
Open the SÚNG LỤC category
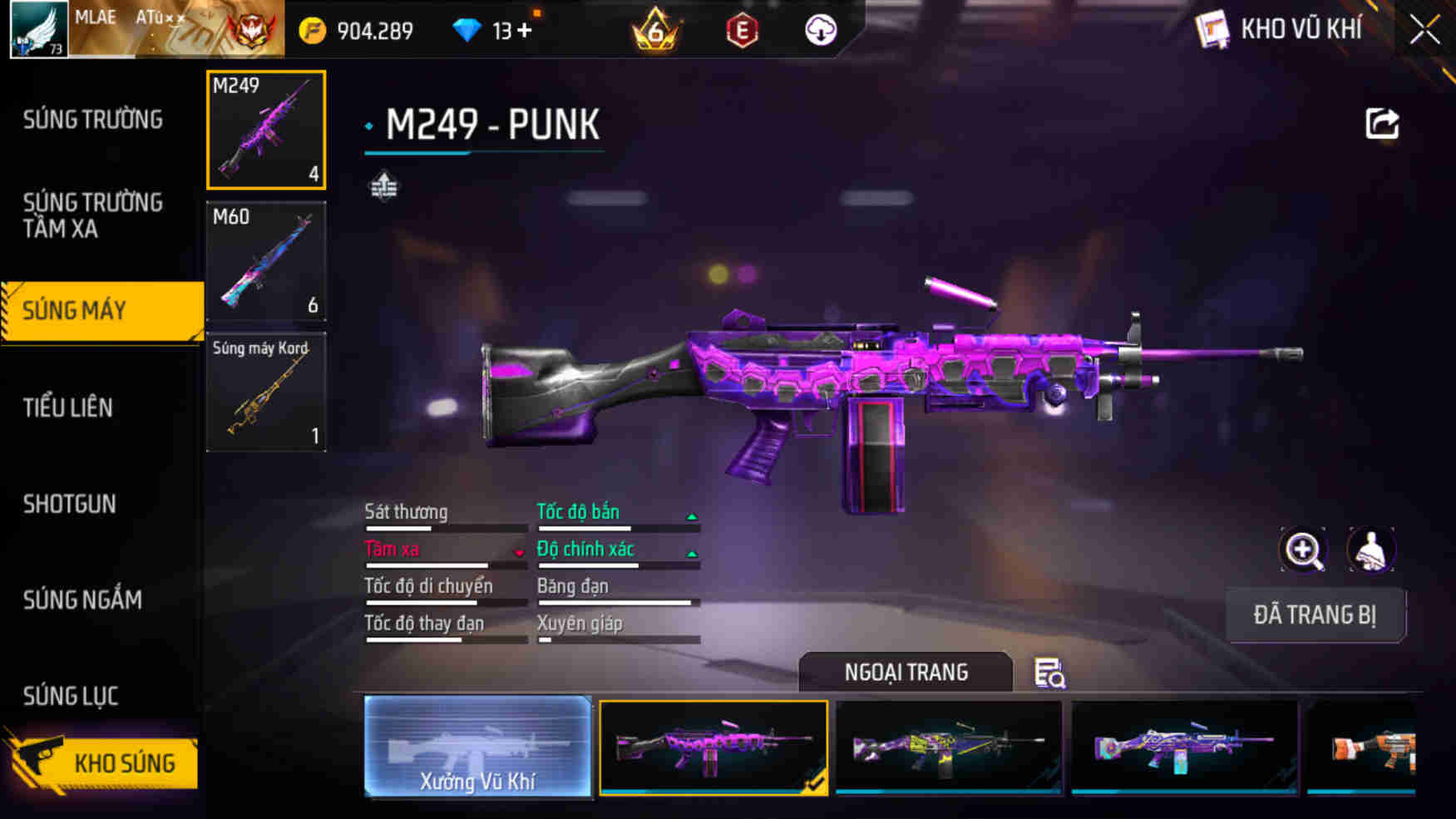[70, 695]
